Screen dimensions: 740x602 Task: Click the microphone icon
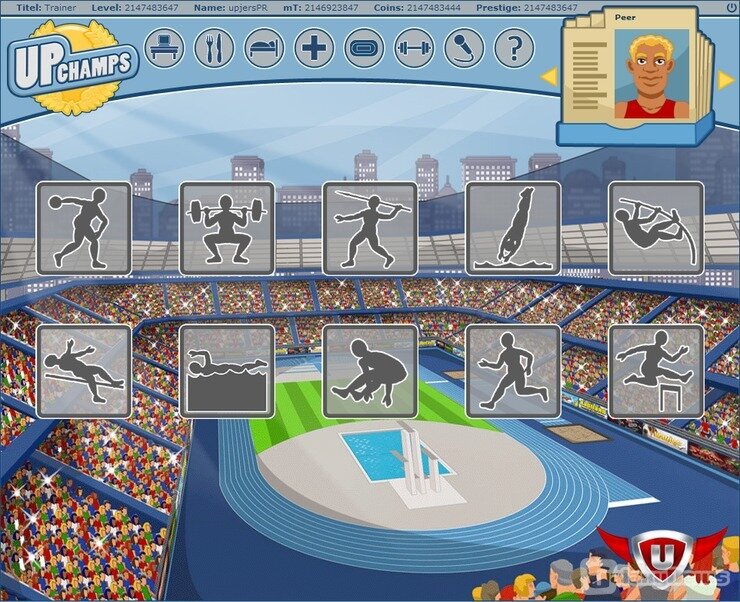pyautogui.click(x=464, y=48)
